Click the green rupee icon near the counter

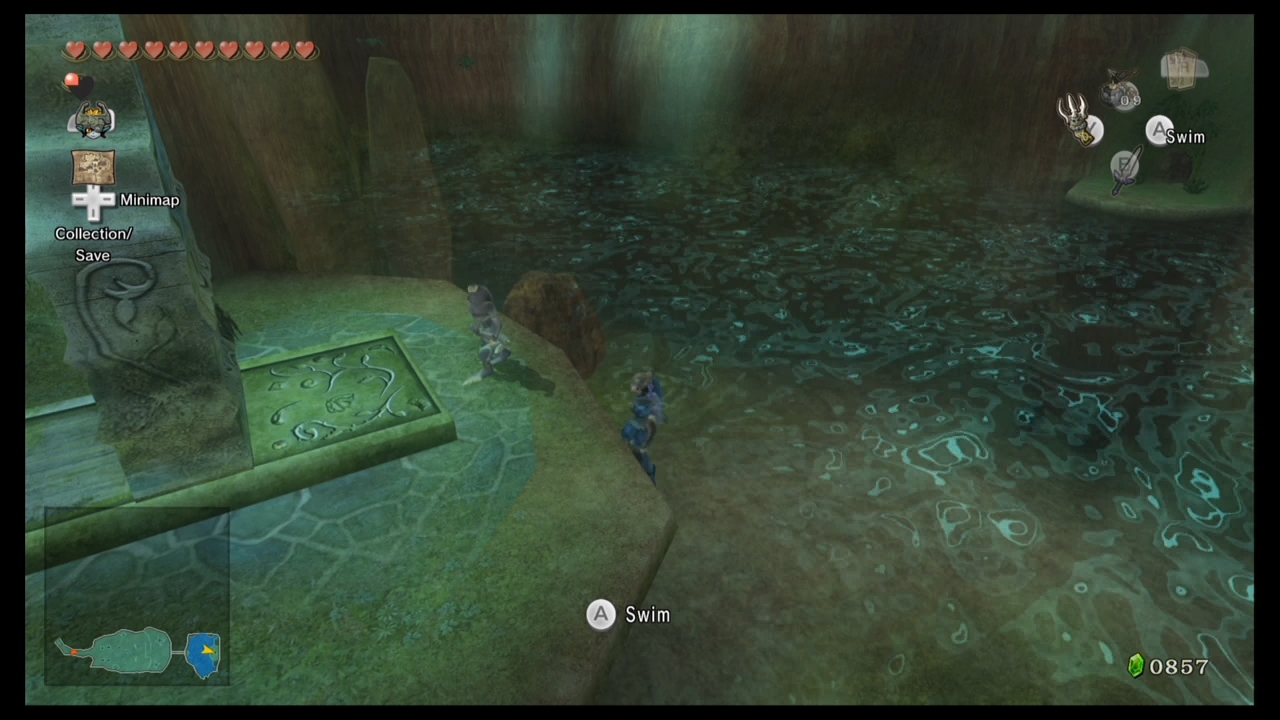(1136, 666)
